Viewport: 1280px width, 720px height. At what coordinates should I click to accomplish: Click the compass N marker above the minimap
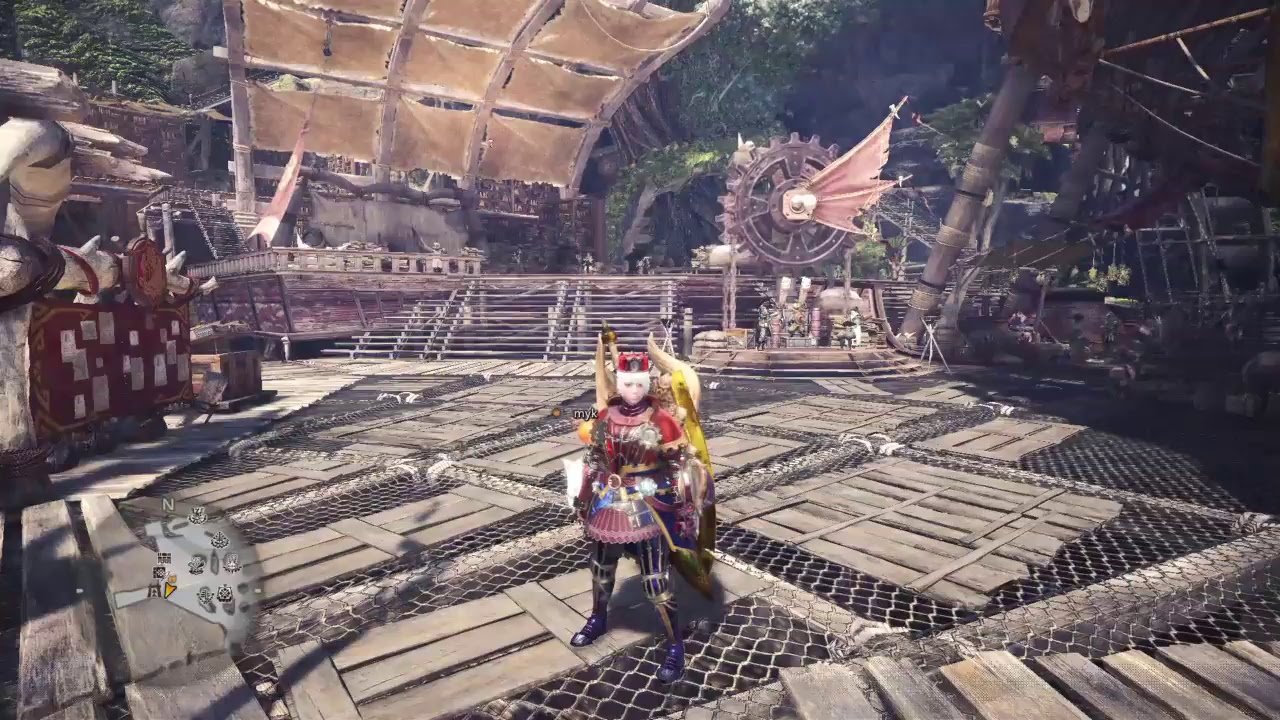[x=168, y=505]
